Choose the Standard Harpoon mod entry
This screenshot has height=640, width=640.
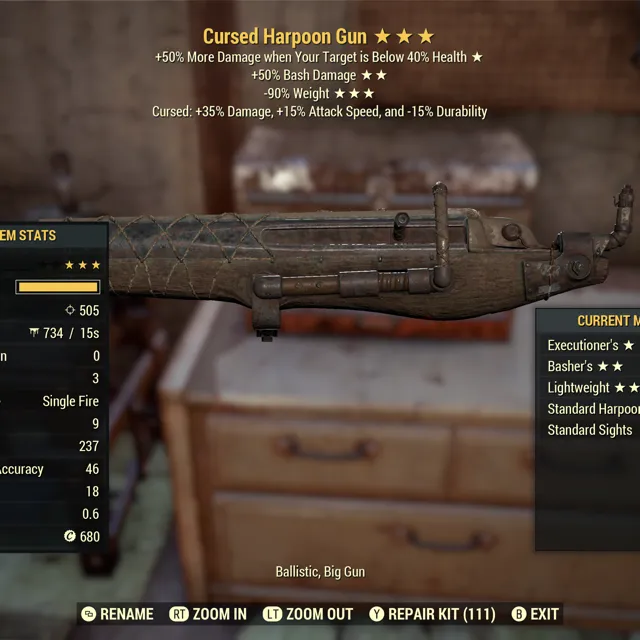tap(591, 409)
